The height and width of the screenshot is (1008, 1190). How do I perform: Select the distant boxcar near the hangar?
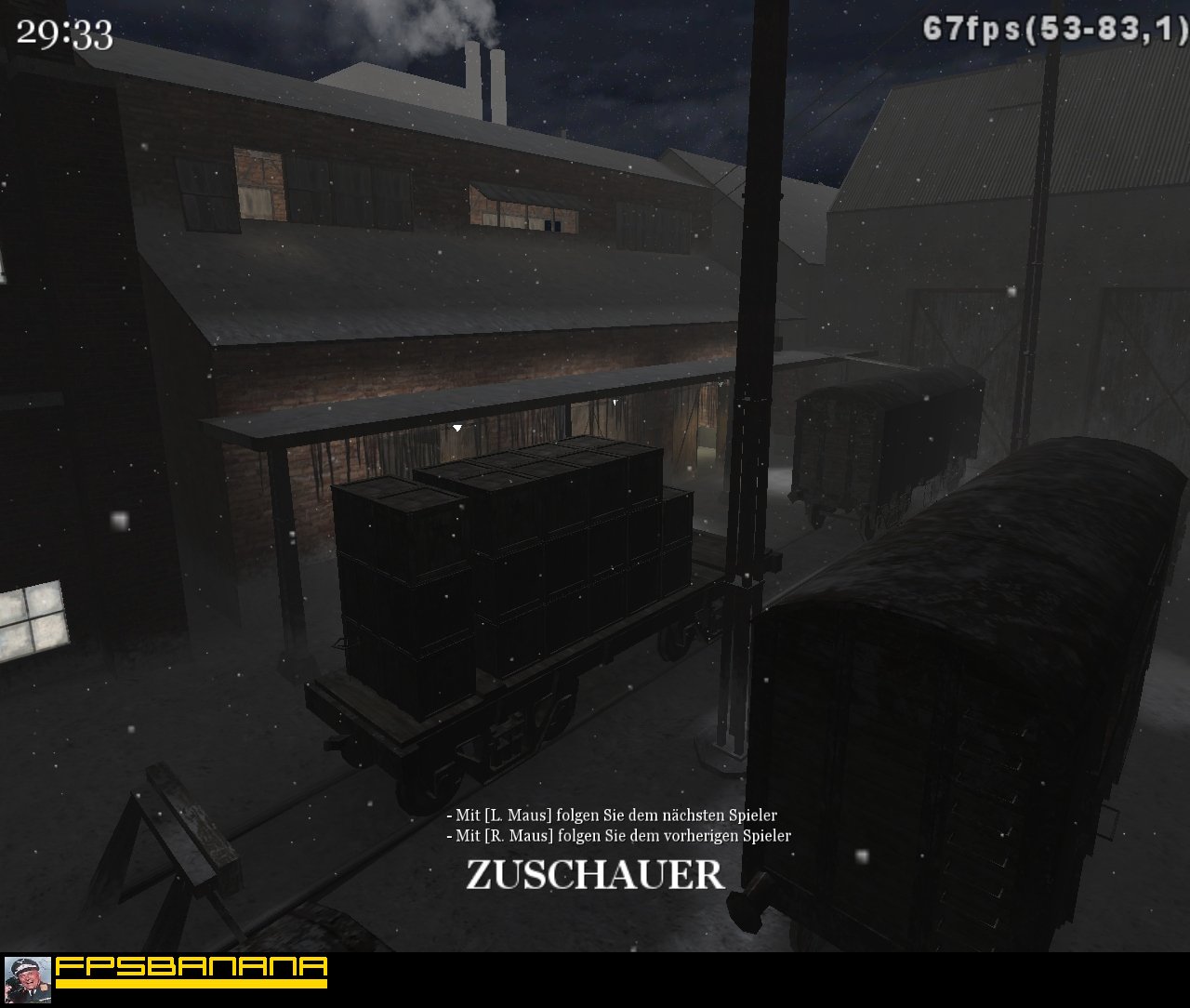883,437
